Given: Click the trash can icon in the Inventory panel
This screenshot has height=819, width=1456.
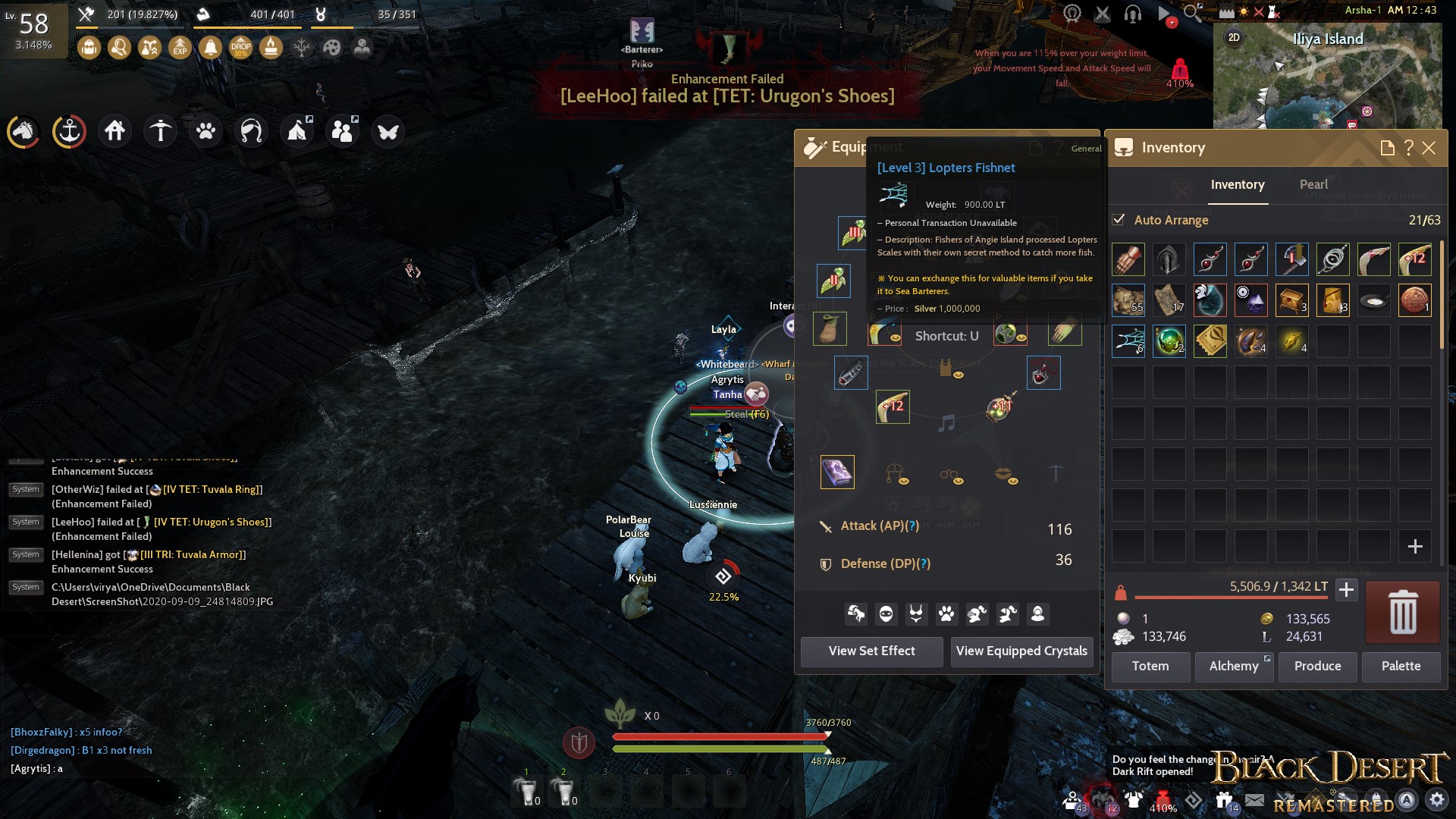Looking at the screenshot, I should (1401, 611).
